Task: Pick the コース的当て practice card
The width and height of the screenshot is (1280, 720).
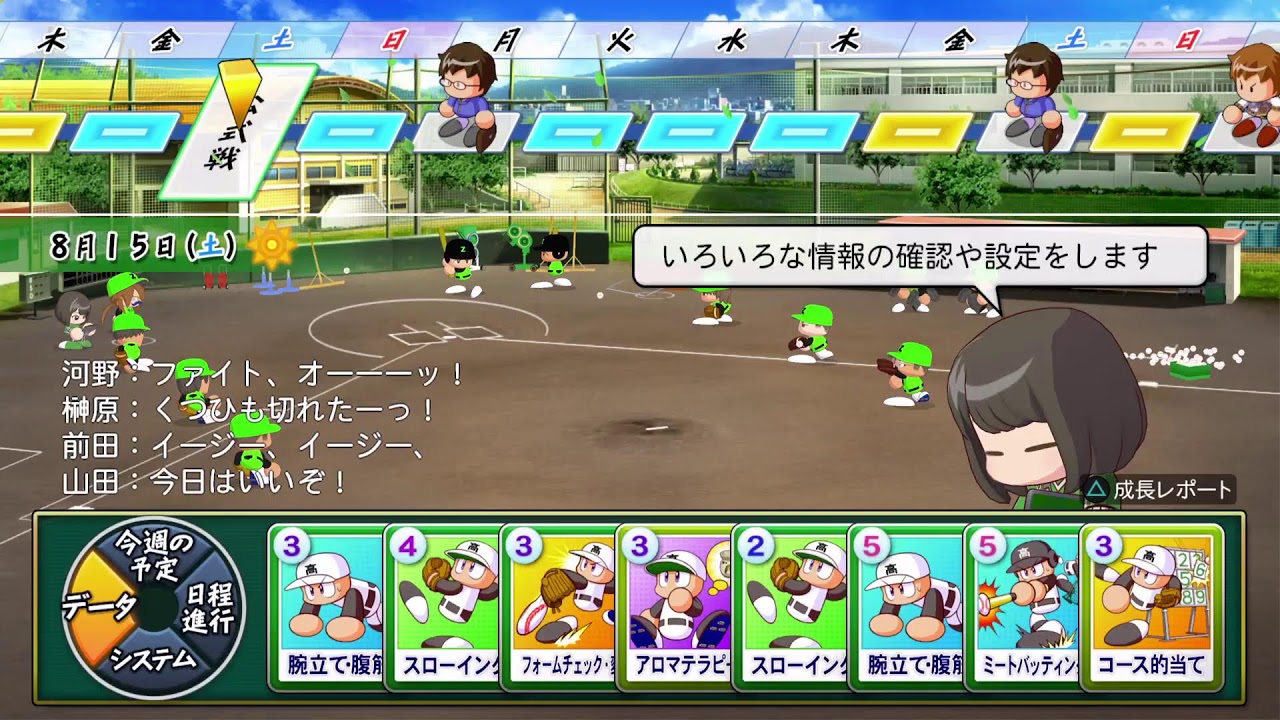Action: (1151, 607)
